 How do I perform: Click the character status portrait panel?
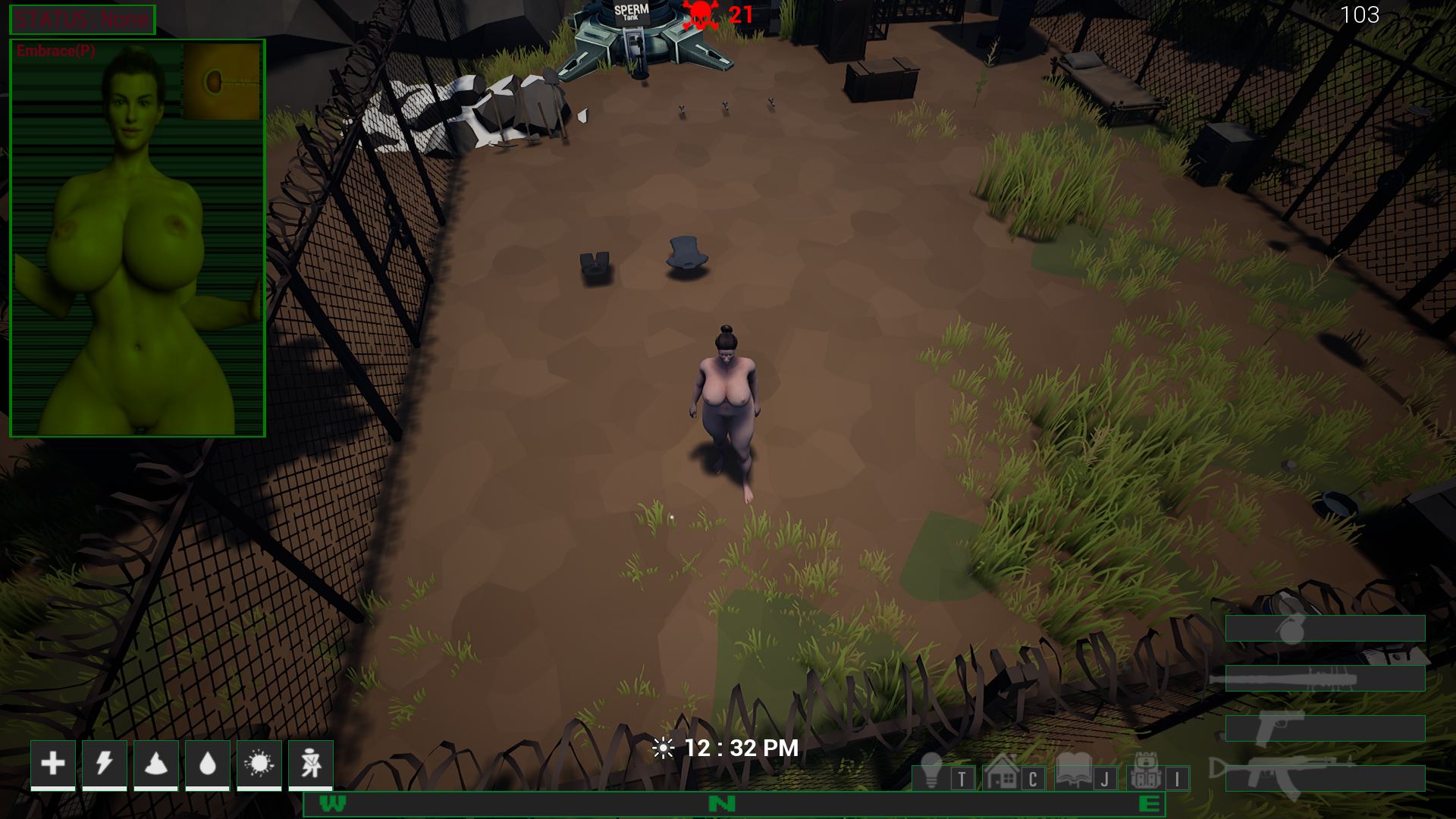[x=137, y=238]
